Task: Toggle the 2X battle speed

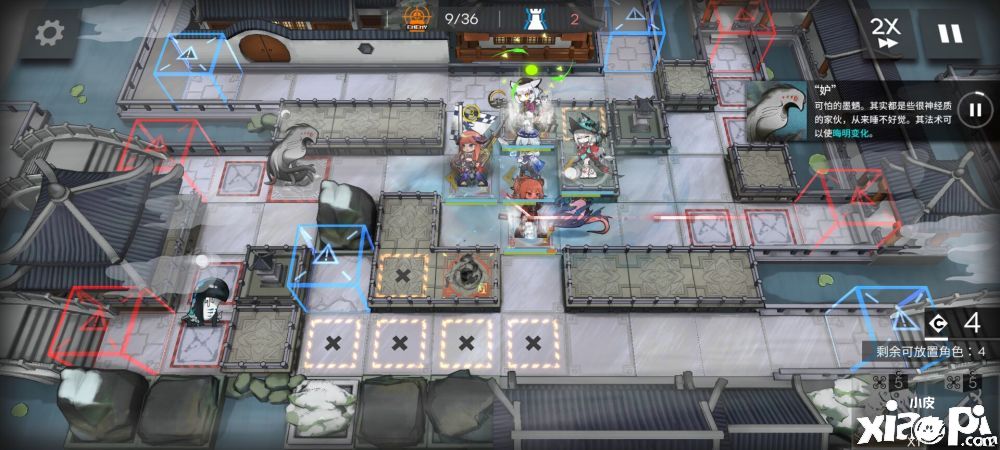Action: [x=884, y=33]
